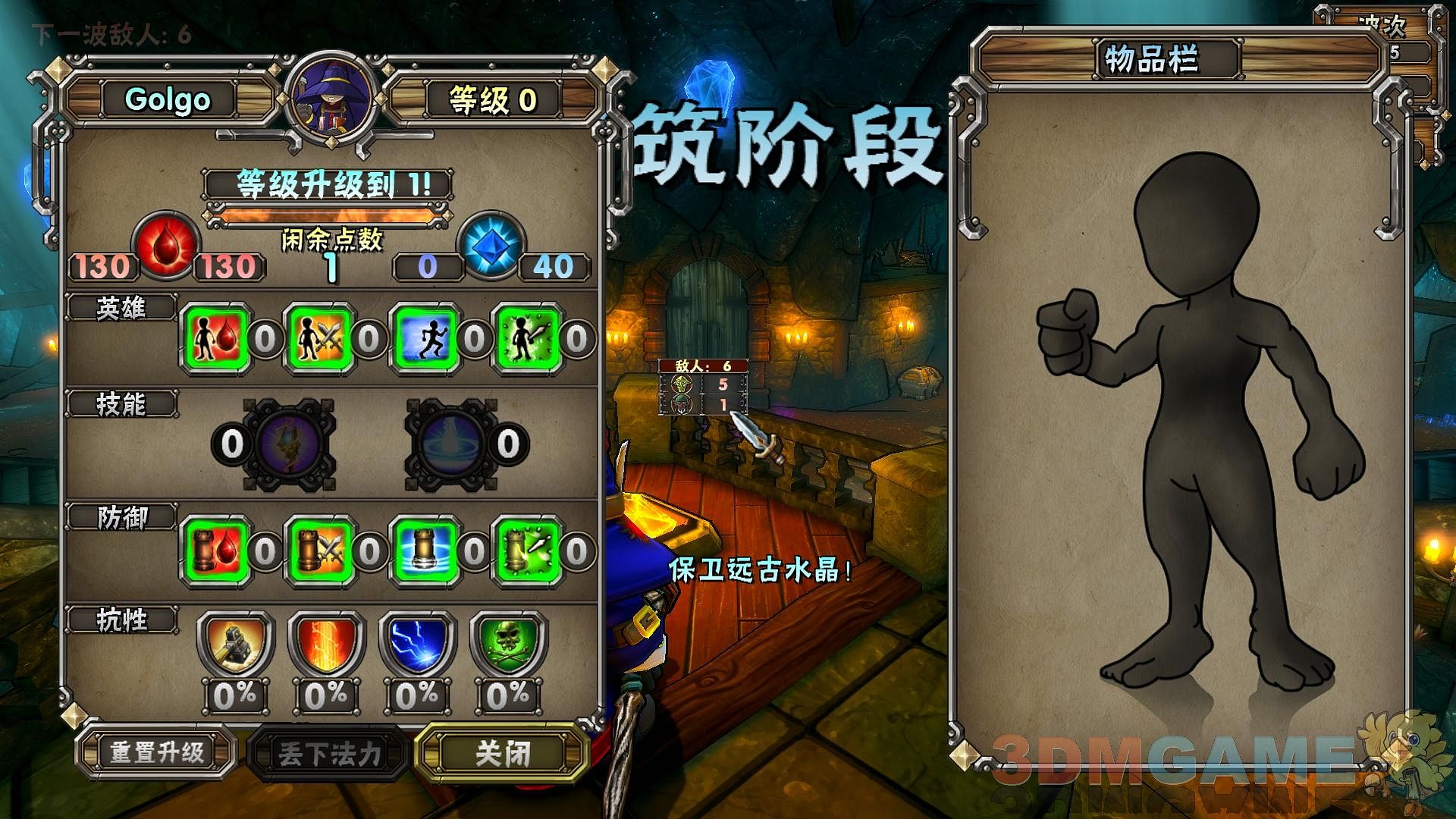Click the 丢下法力 drop mana button
Screen dimensions: 1456x819
coord(329,754)
